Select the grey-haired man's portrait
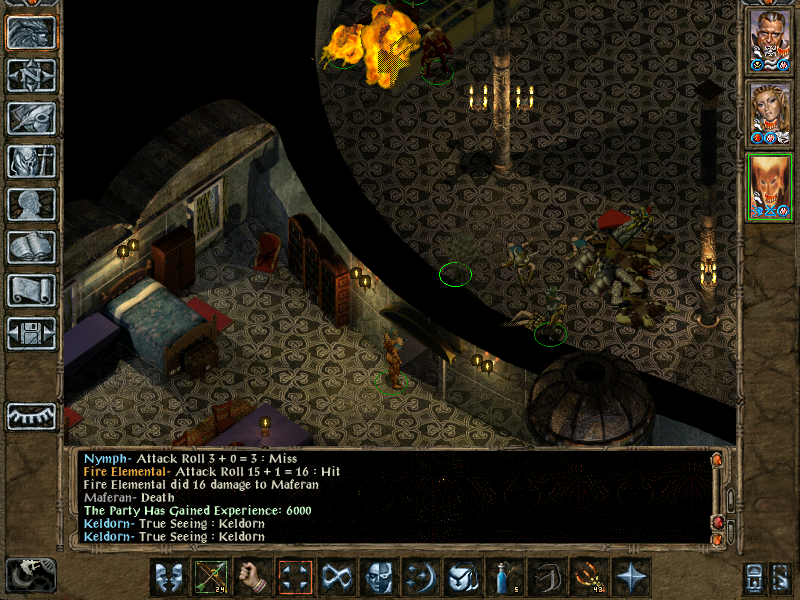 click(770, 40)
